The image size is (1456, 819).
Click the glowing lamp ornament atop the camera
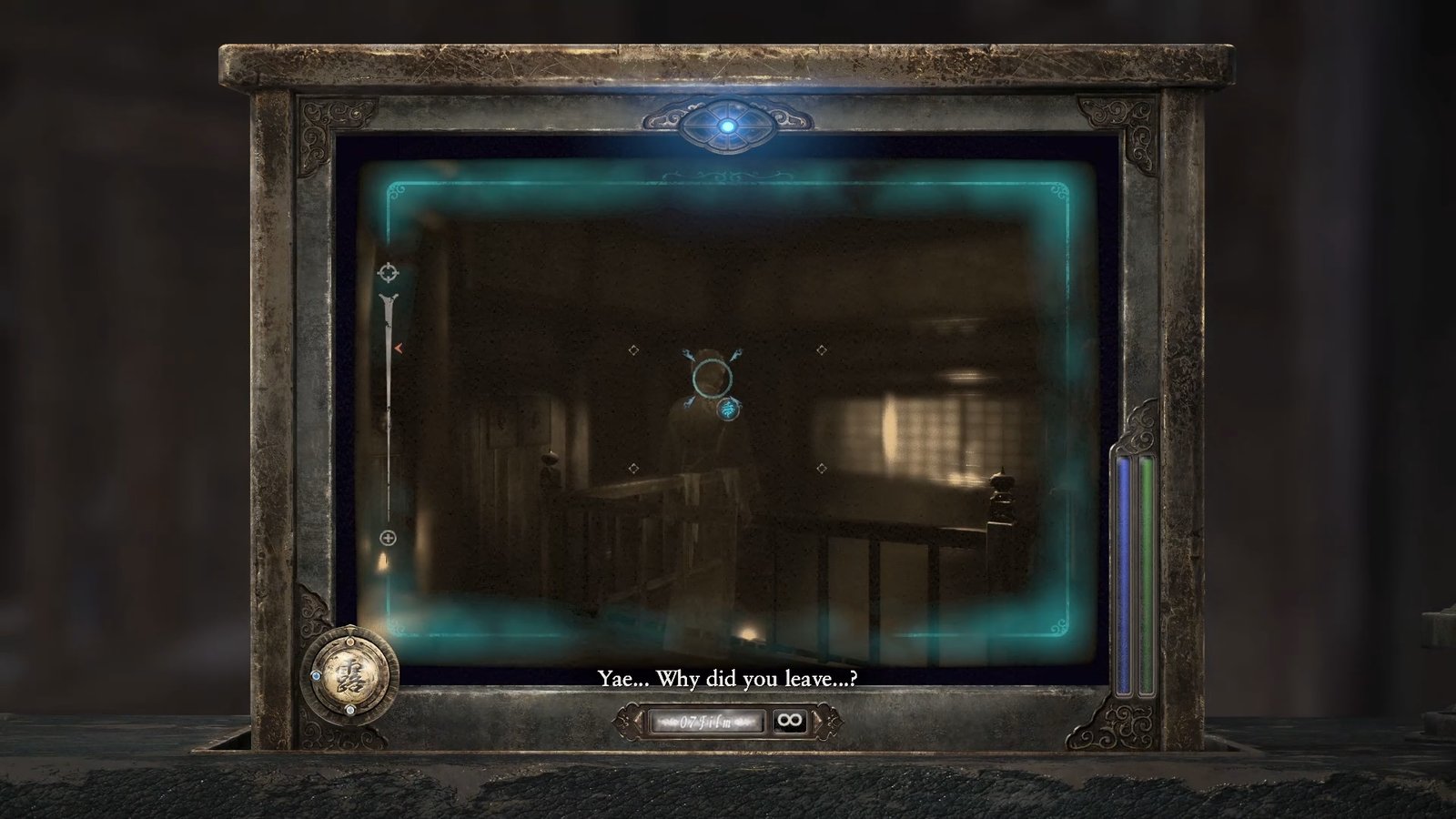pyautogui.click(x=727, y=127)
